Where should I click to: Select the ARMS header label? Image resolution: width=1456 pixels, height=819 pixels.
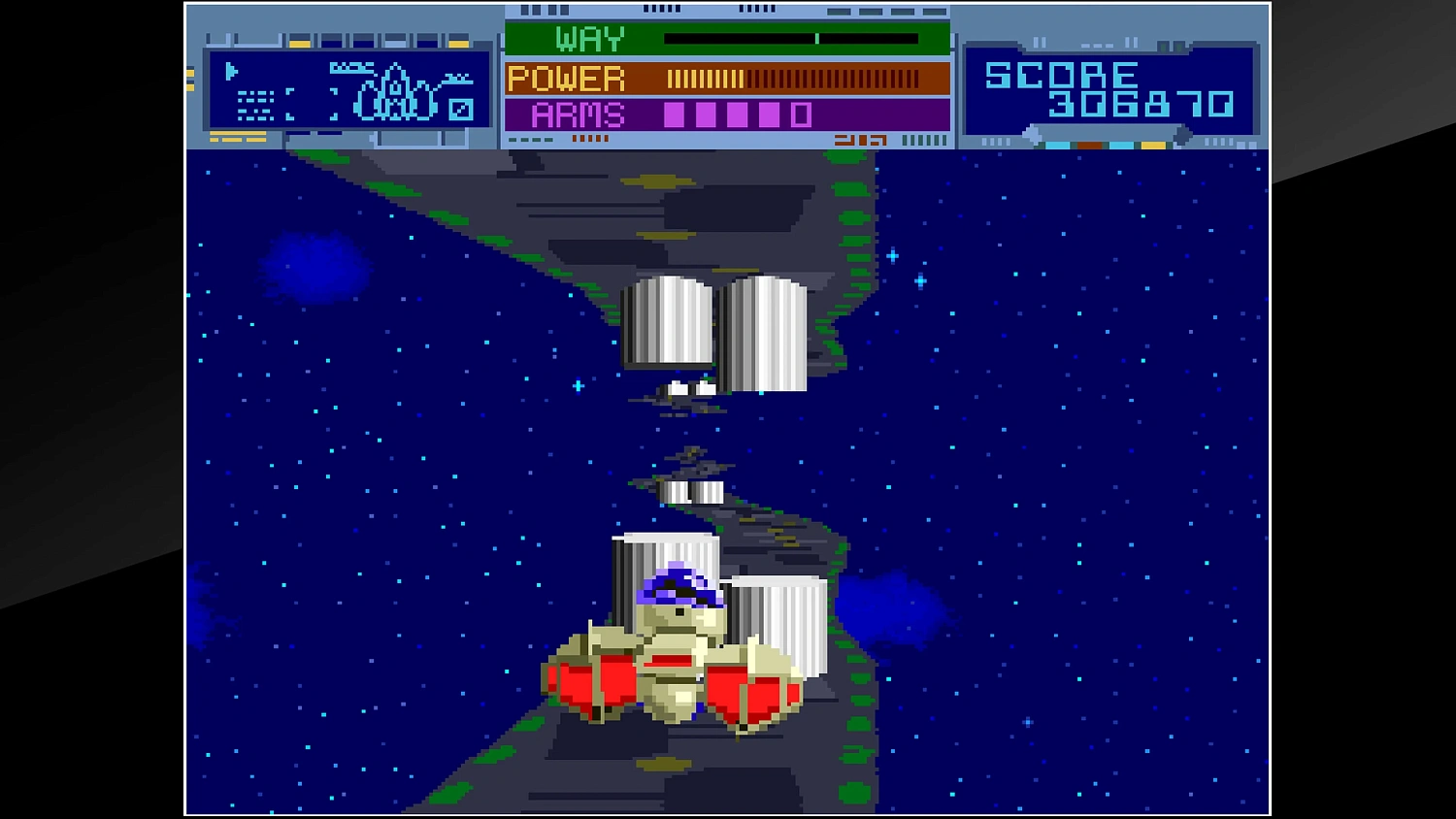point(579,115)
